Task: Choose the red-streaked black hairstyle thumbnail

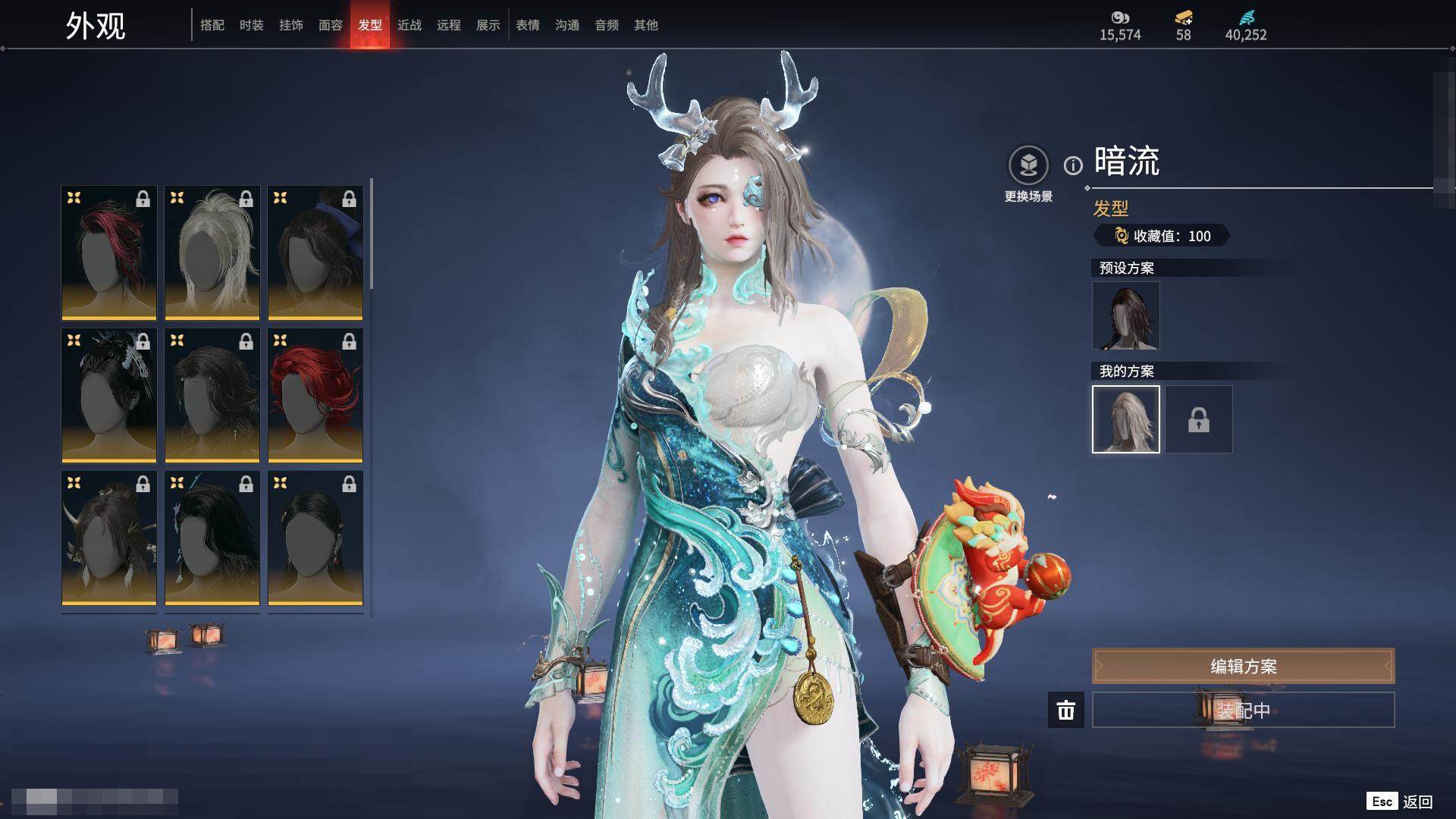Action: (x=109, y=253)
